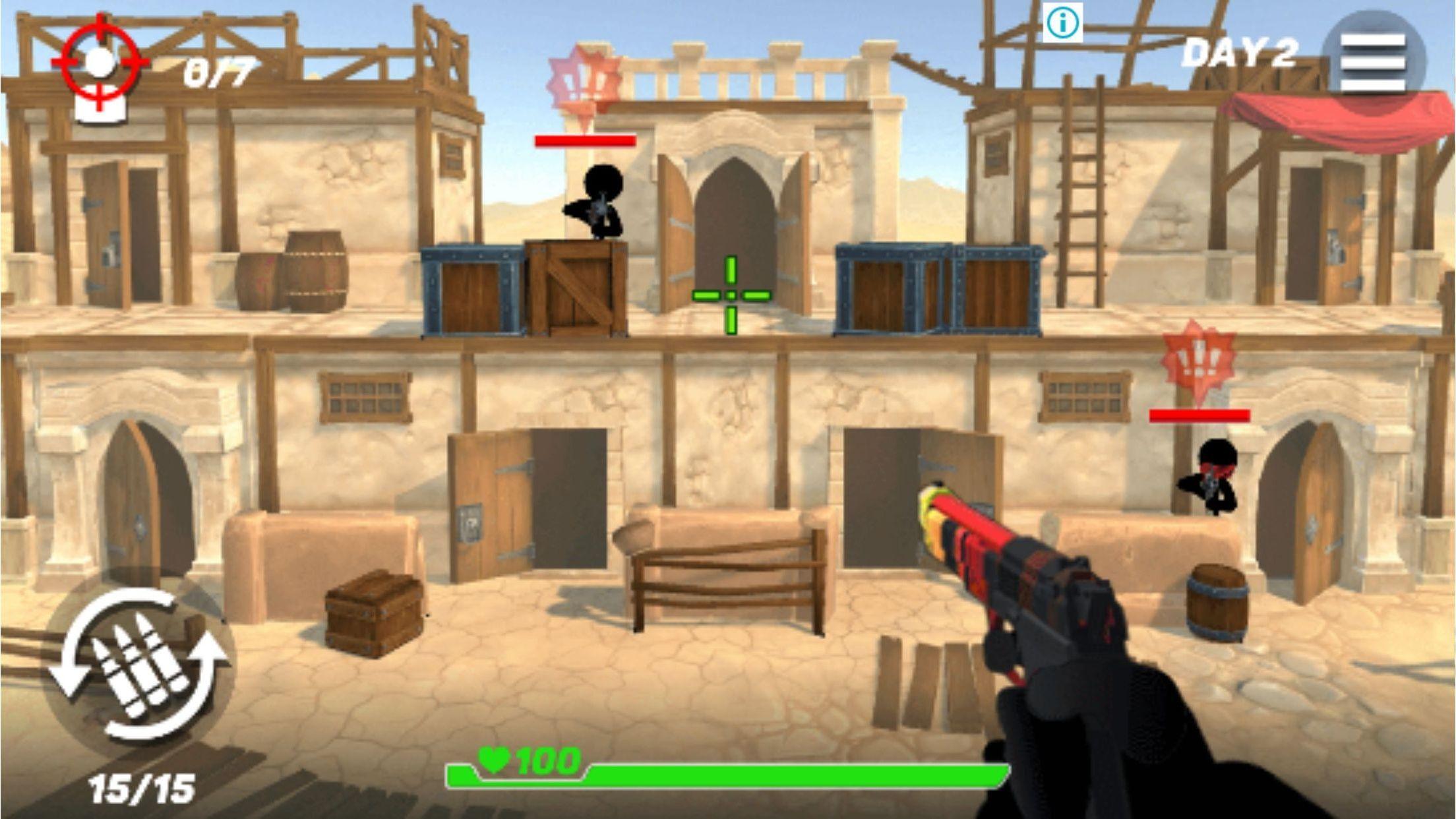
Task: Open the ad info icon
Action: coord(1062,24)
